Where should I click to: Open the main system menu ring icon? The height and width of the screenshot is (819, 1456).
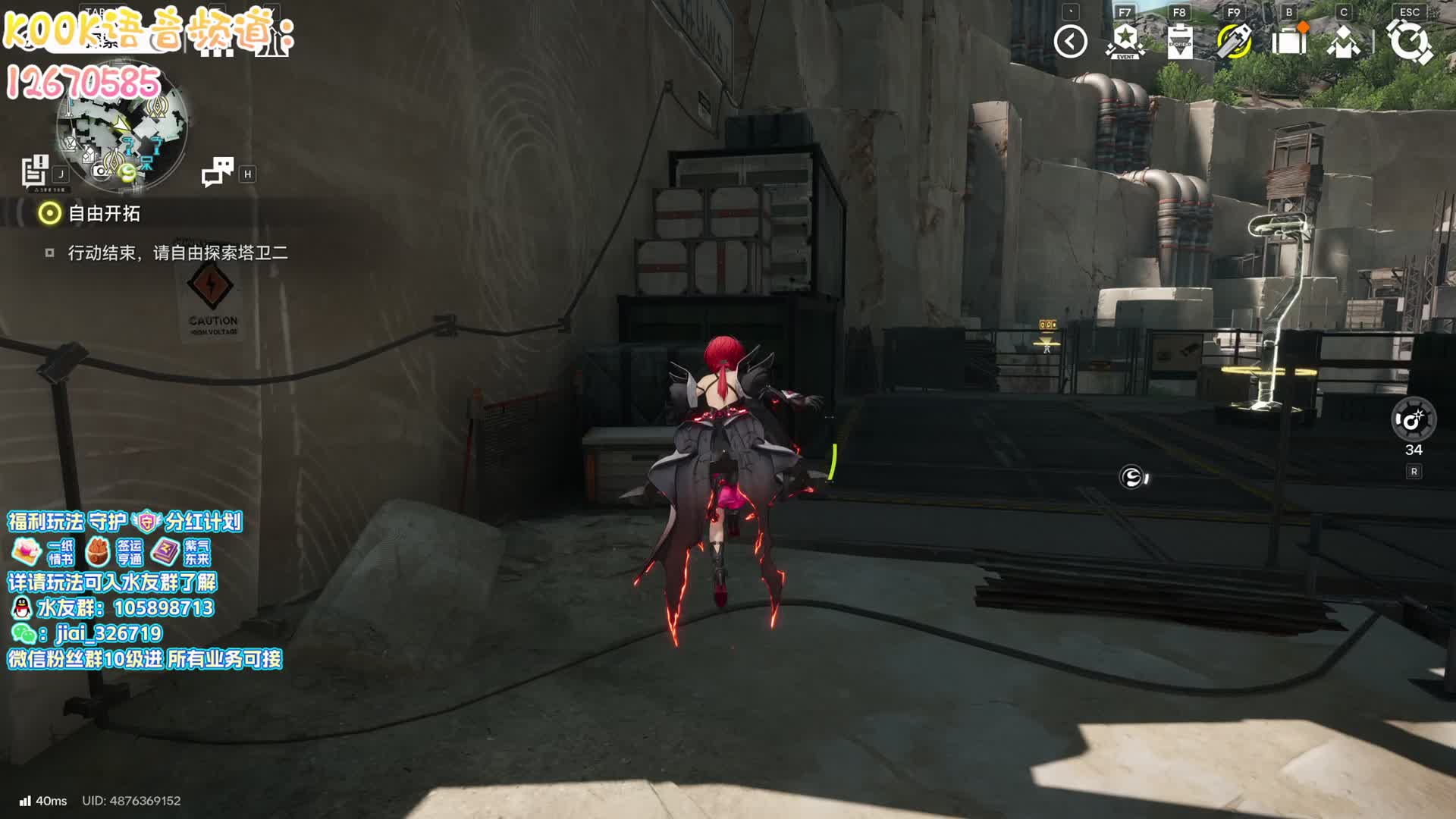(x=1409, y=42)
